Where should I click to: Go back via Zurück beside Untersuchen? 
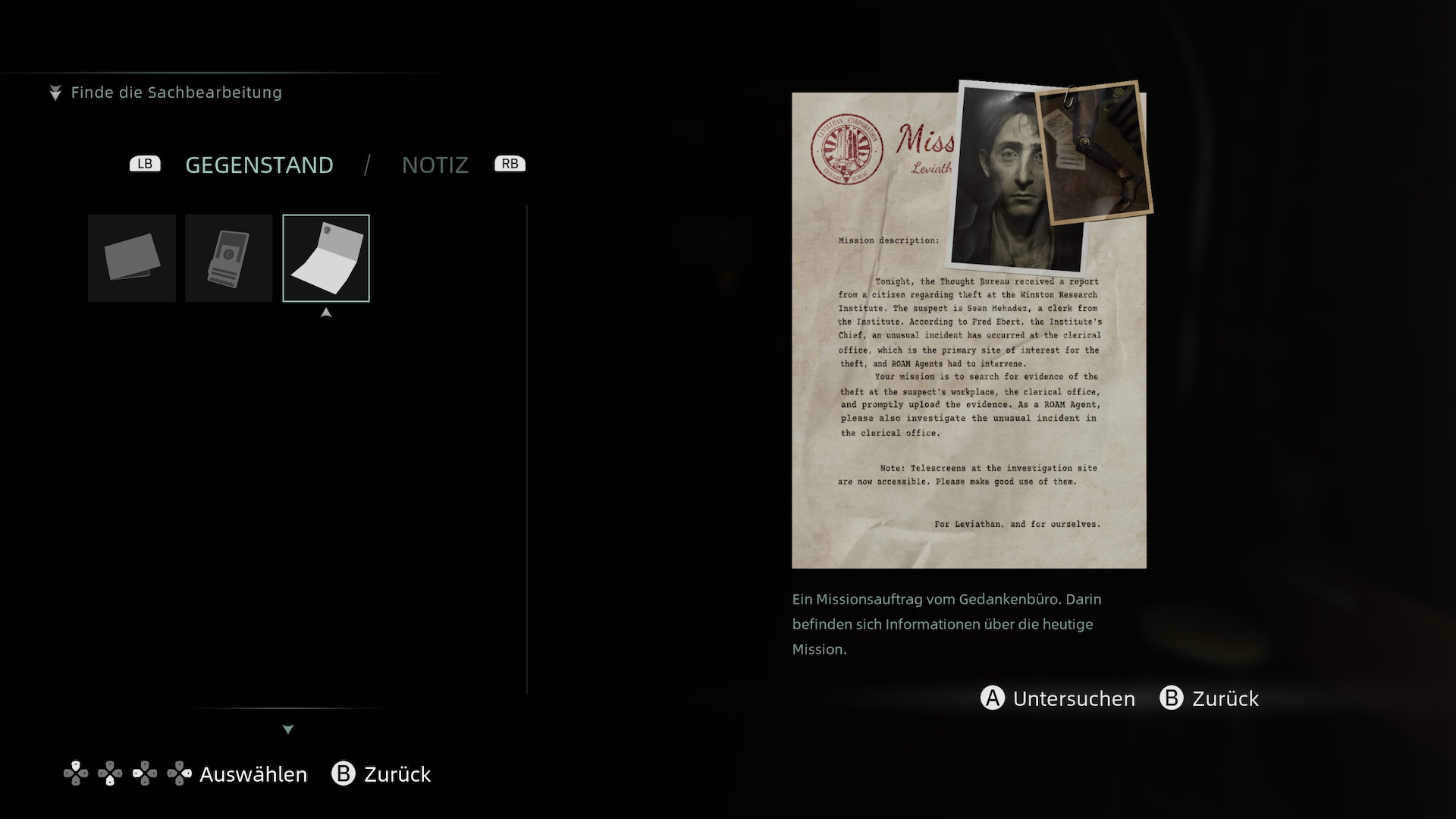coord(1210,698)
